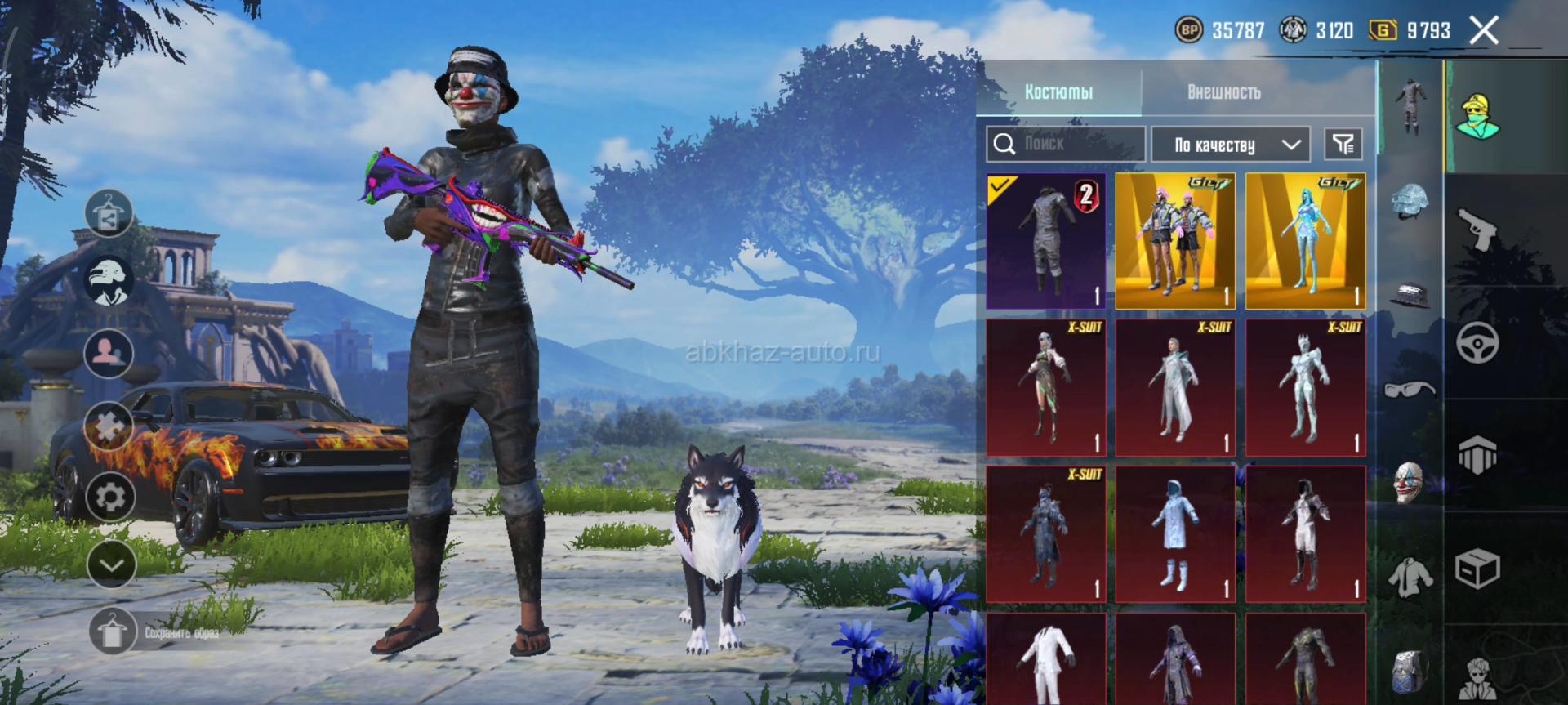1568x705 pixels.
Task: Open the gear settings icon
Action: coord(110,496)
